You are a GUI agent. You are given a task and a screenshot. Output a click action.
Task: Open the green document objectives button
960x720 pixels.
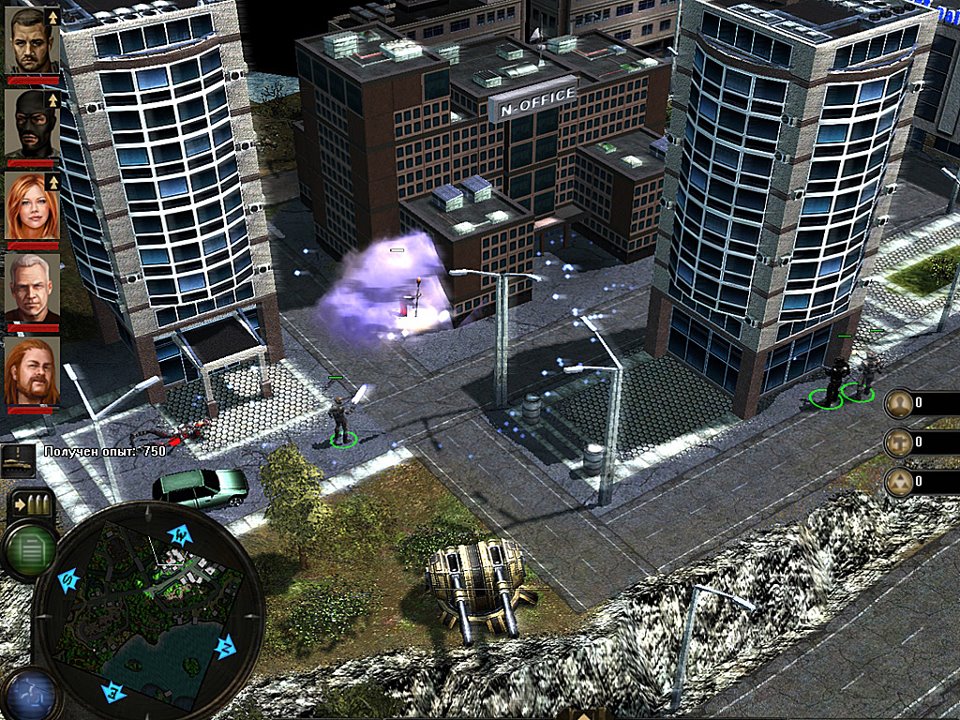(29, 548)
